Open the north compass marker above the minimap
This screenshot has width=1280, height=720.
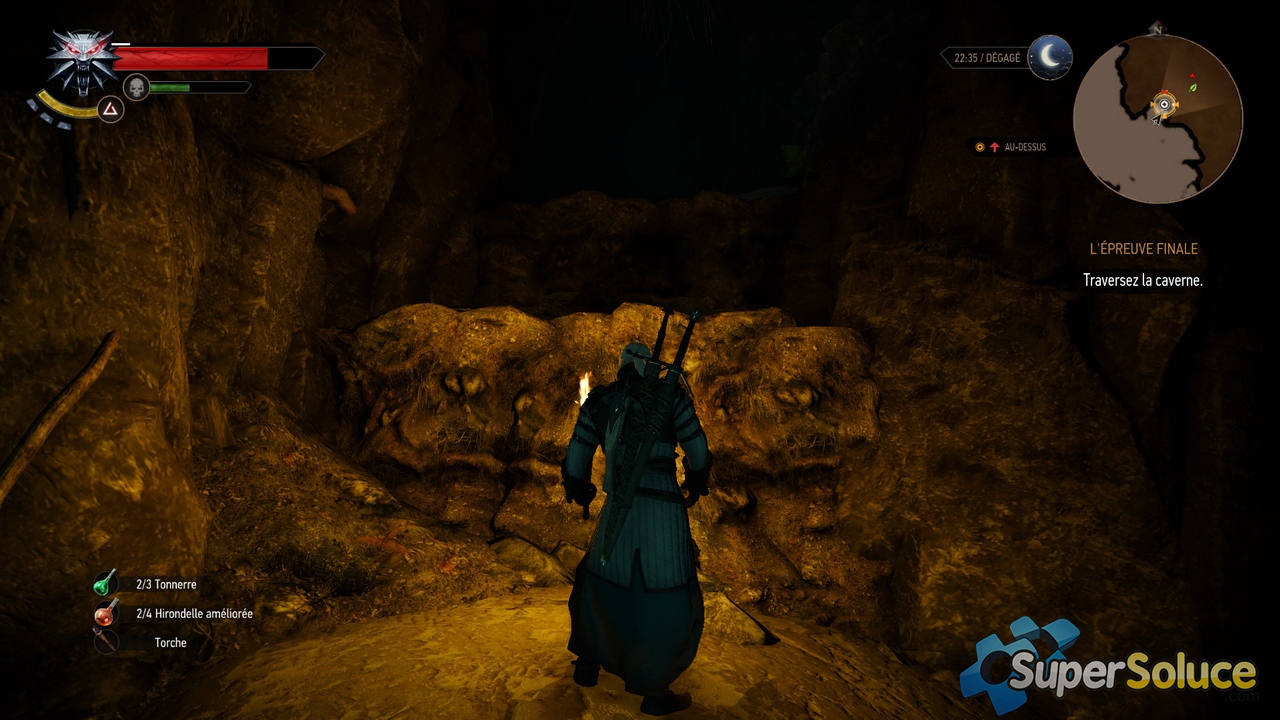pos(1157,30)
